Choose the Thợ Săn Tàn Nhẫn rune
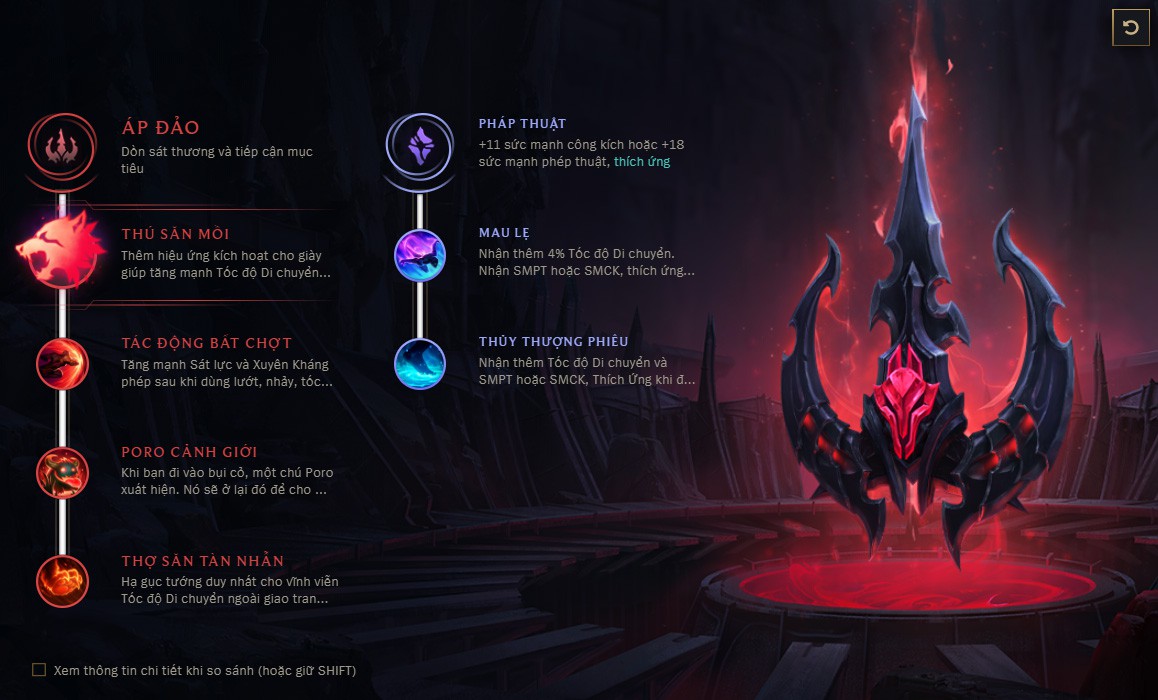This screenshot has height=700, width=1158. [x=62, y=580]
